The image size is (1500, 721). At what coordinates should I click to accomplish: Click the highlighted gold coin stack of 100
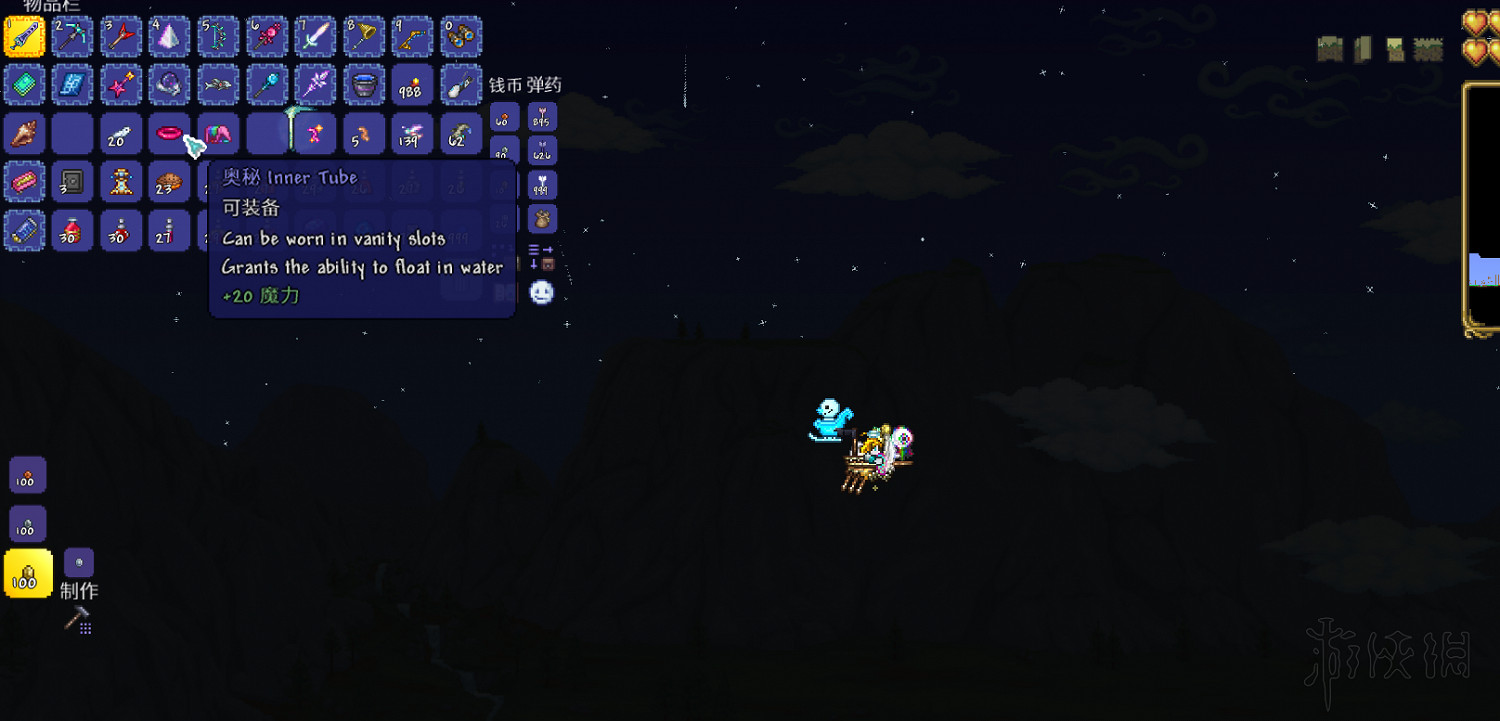coord(26,573)
